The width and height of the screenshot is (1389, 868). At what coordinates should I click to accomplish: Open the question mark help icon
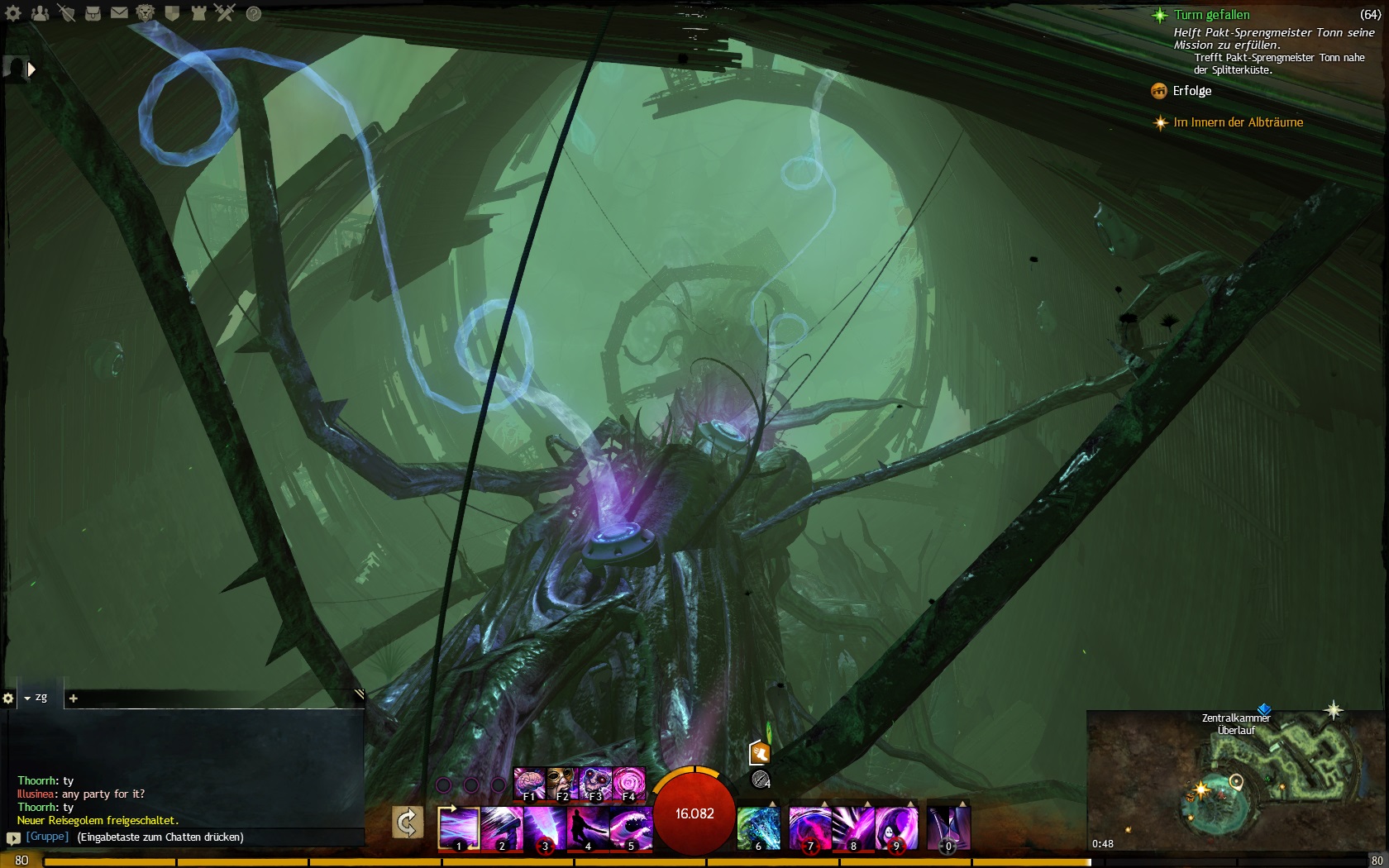tap(254, 14)
